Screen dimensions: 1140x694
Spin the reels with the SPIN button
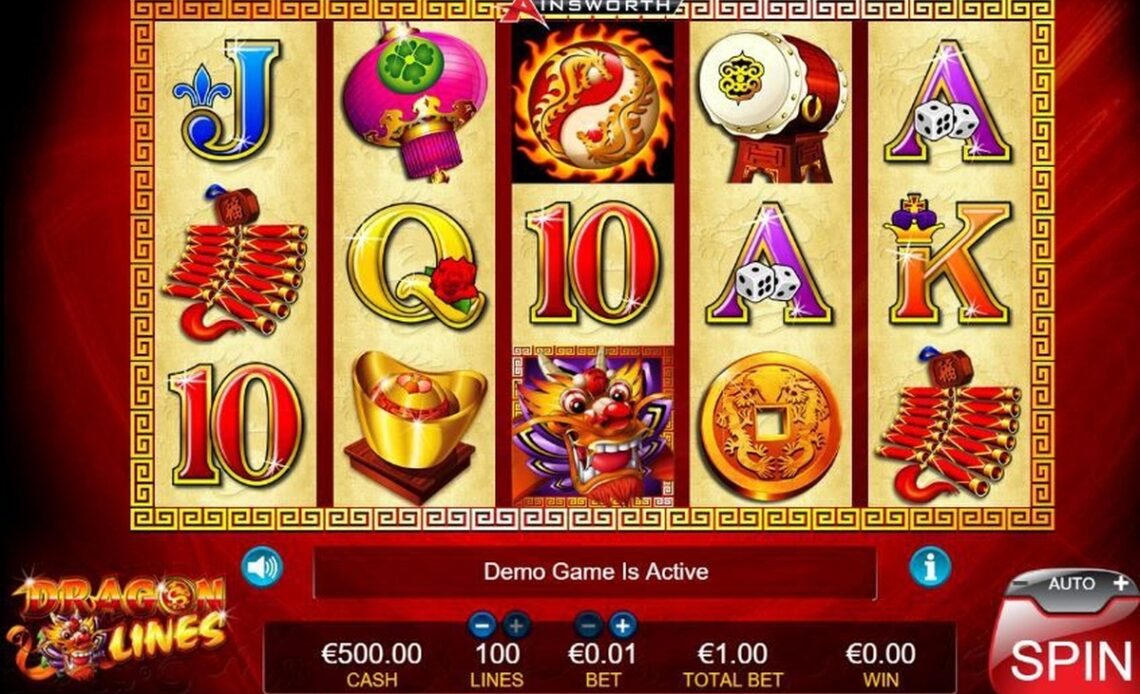(x=1070, y=655)
